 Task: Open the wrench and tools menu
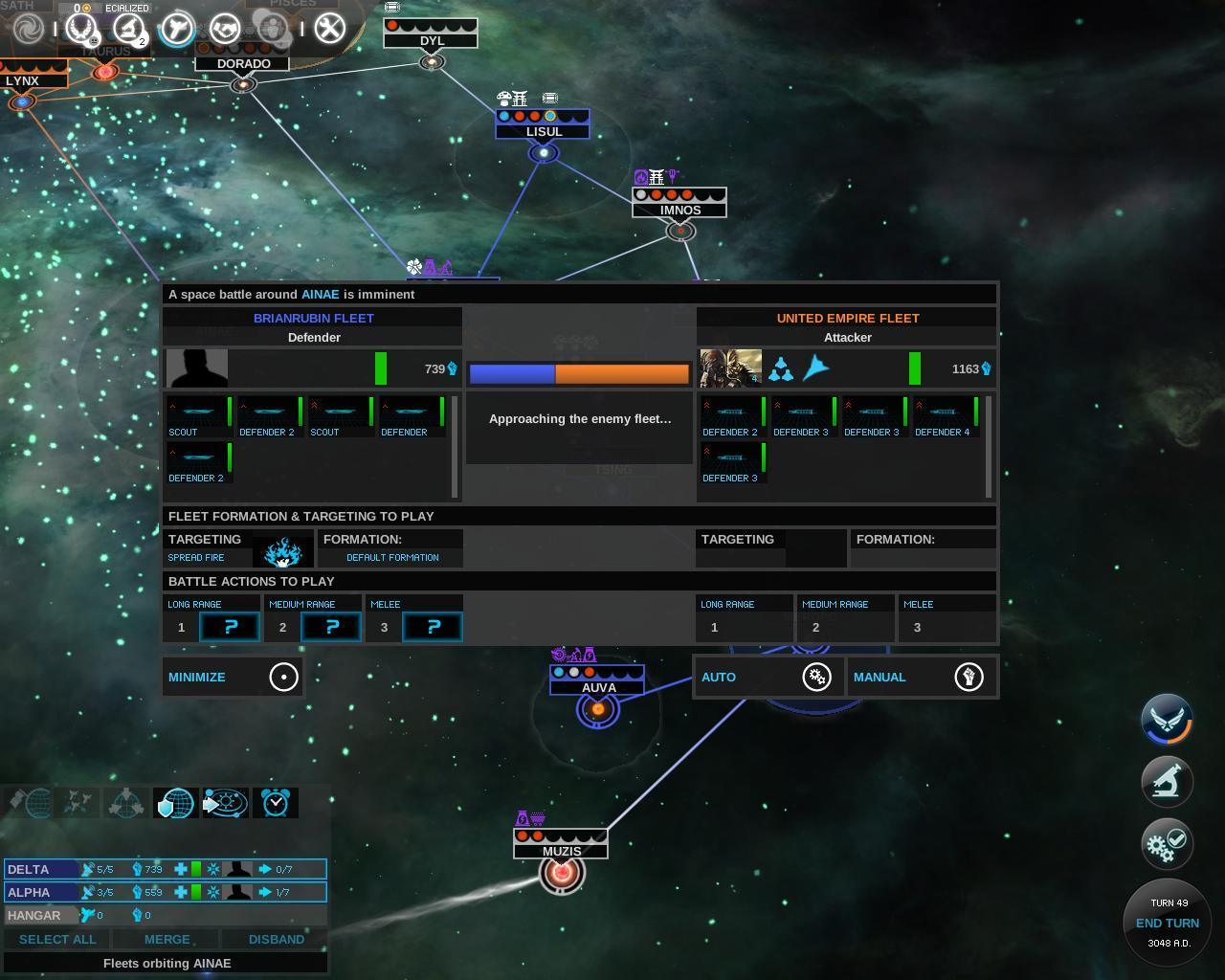tap(329, 29)
